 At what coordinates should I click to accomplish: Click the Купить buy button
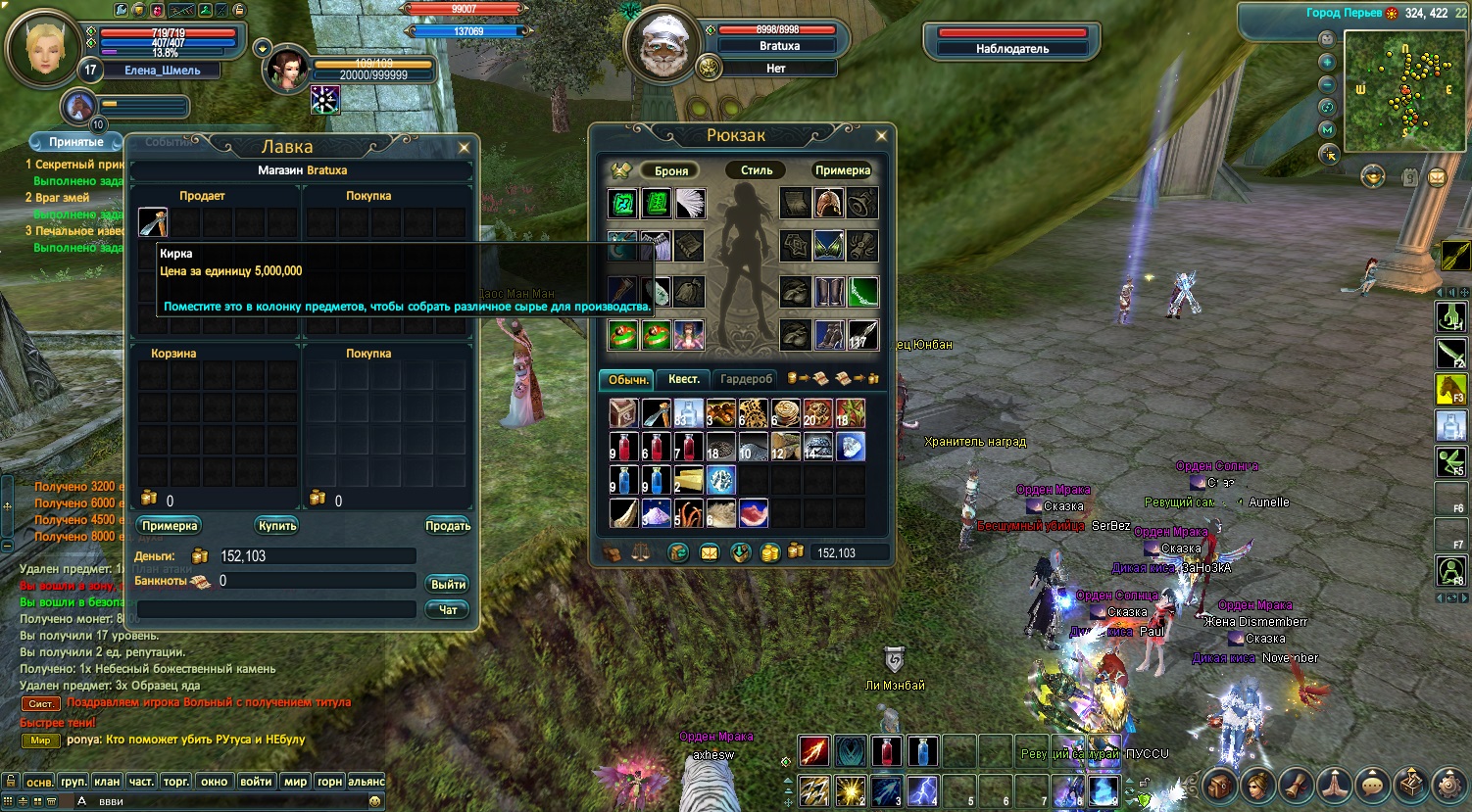click(x=277, y=526)
